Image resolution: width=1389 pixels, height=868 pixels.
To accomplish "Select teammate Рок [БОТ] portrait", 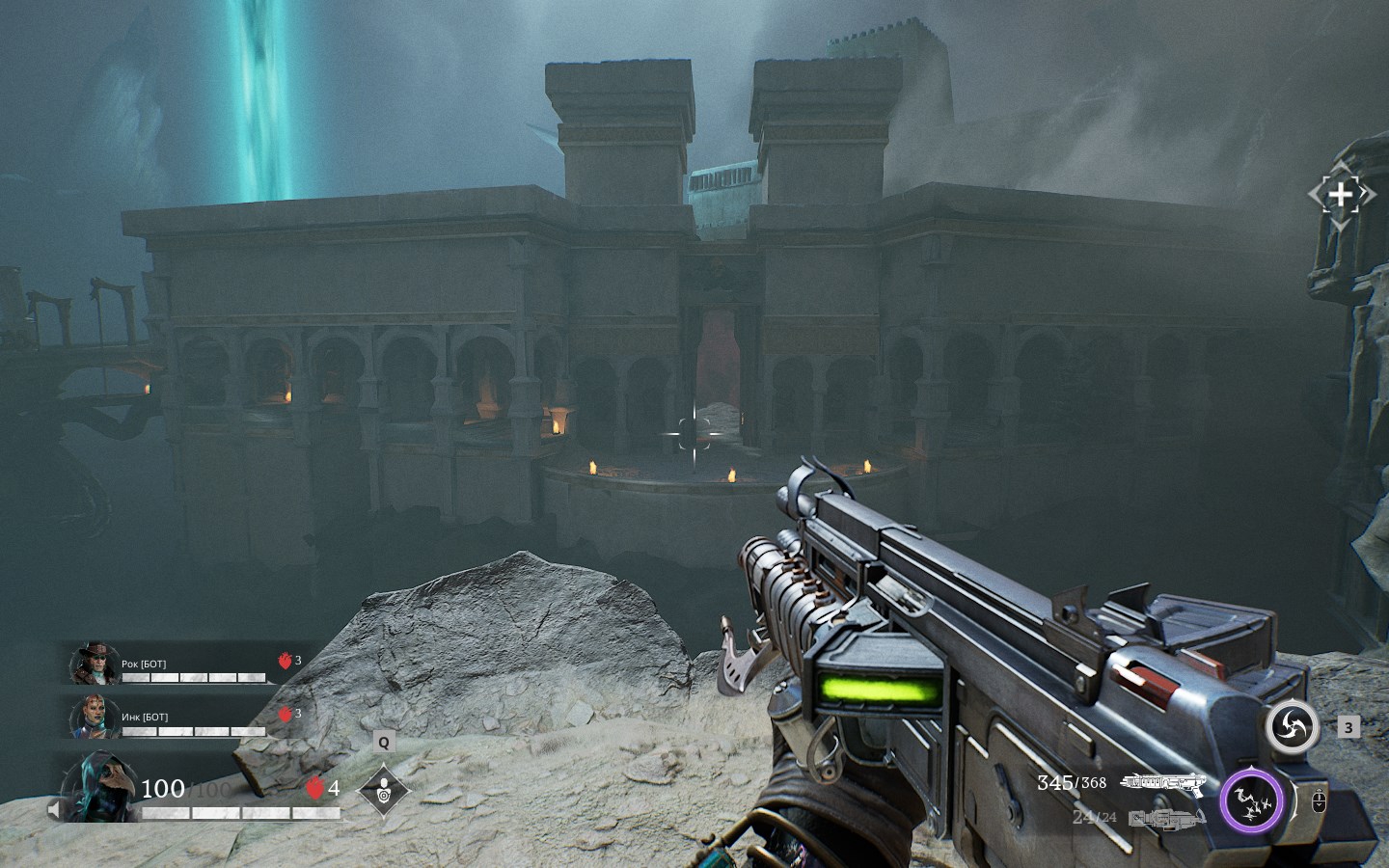I will (x=95, y=664).
